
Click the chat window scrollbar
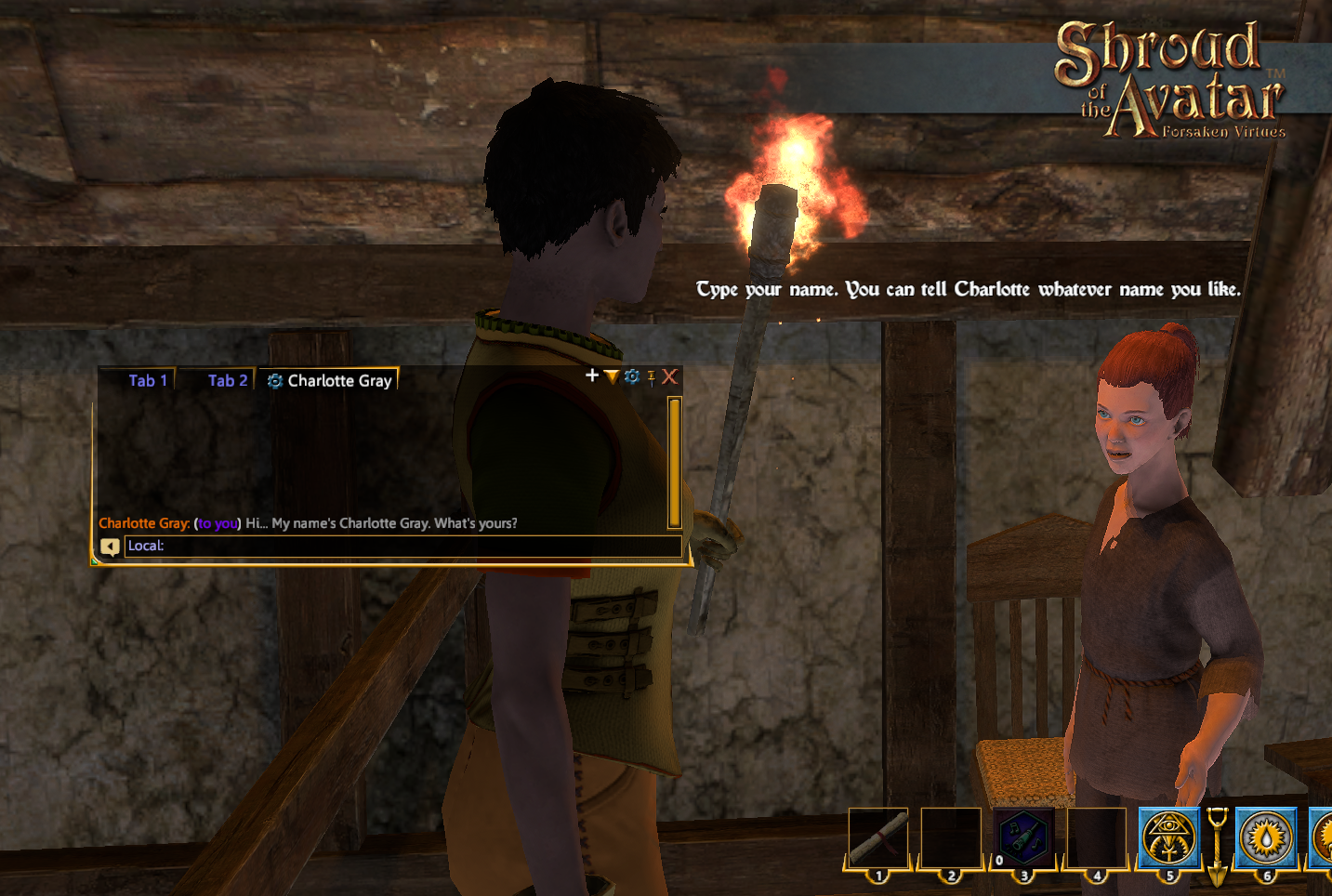click(675, 462)
